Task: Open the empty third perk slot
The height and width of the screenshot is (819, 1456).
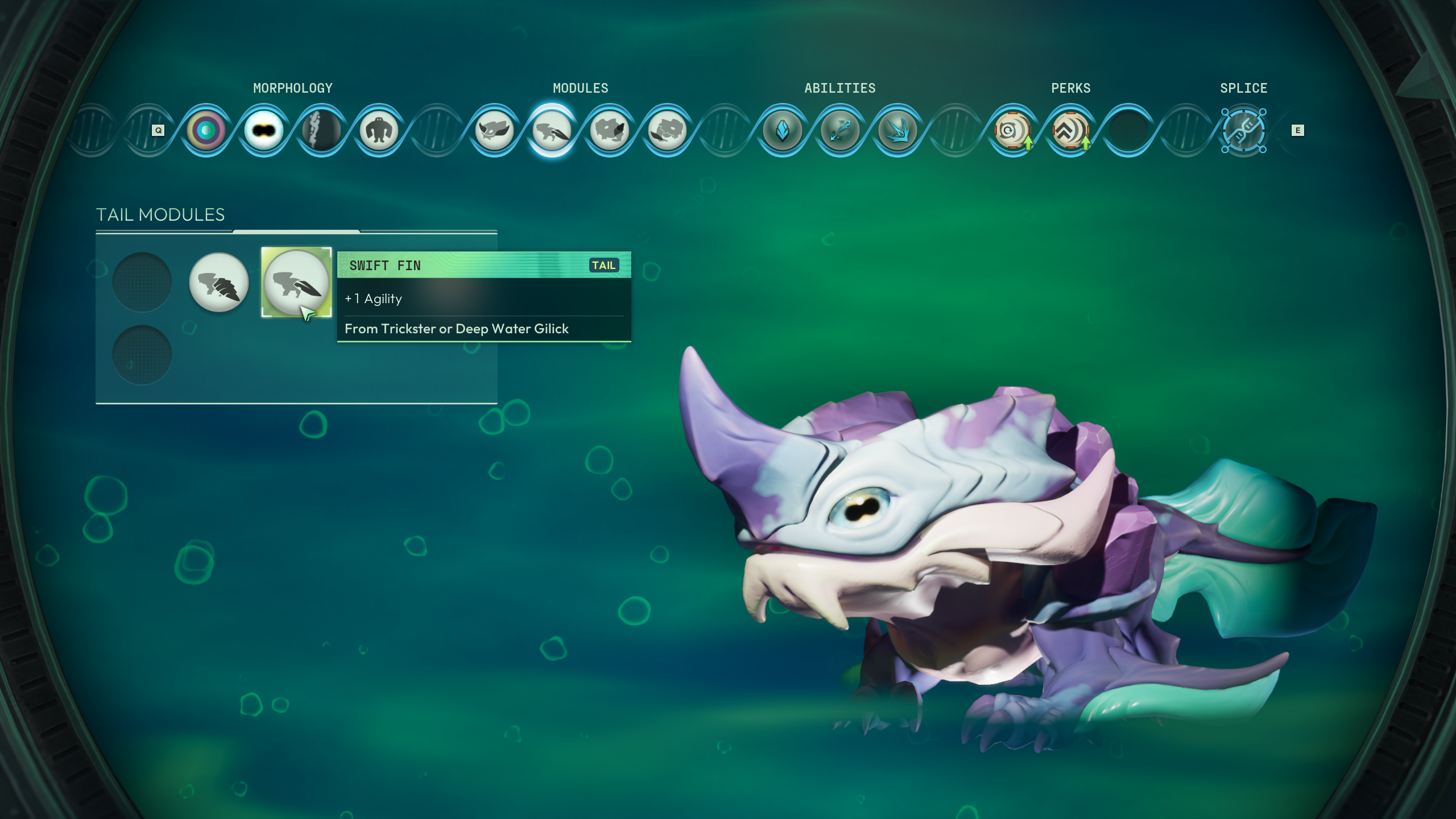Action: pyautogui.click(x=1128, y=131)
